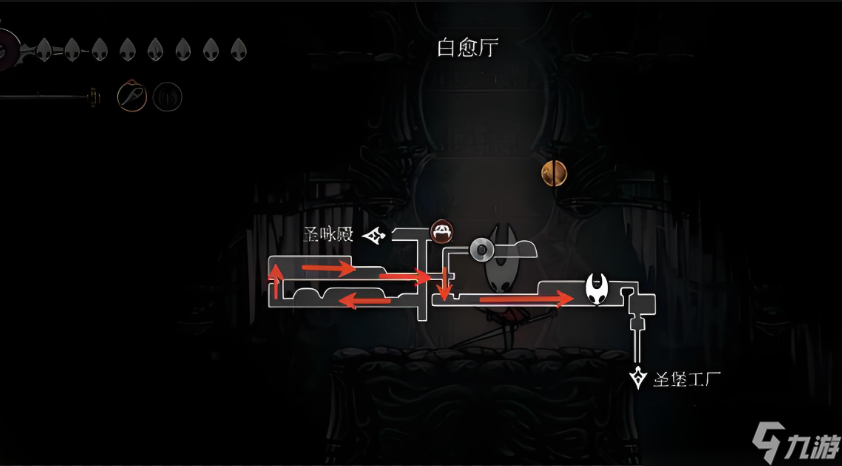Select the white horned mask map marker

coord(599,289)
